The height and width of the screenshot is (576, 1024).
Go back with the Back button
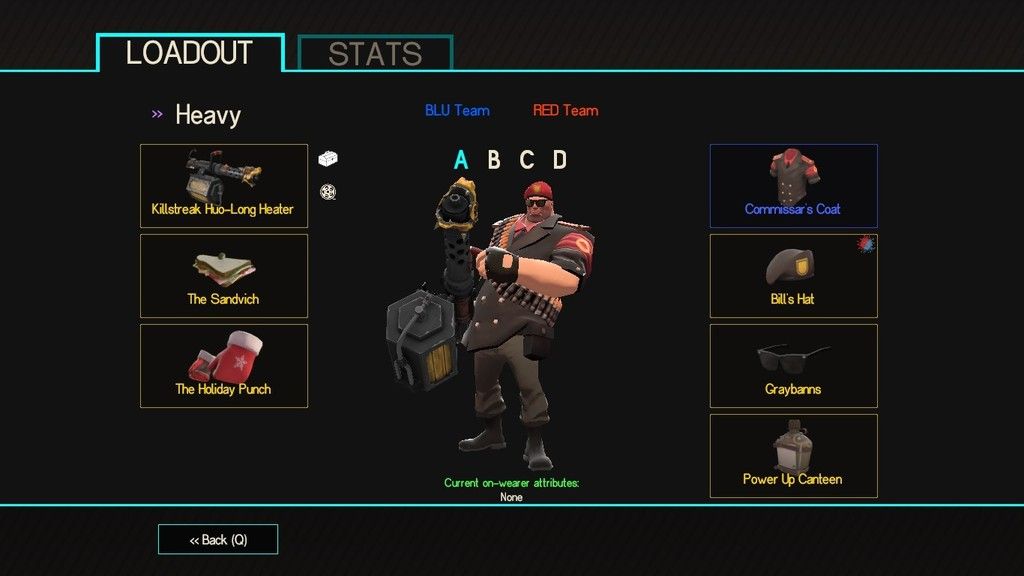click(x=218, y=540)
